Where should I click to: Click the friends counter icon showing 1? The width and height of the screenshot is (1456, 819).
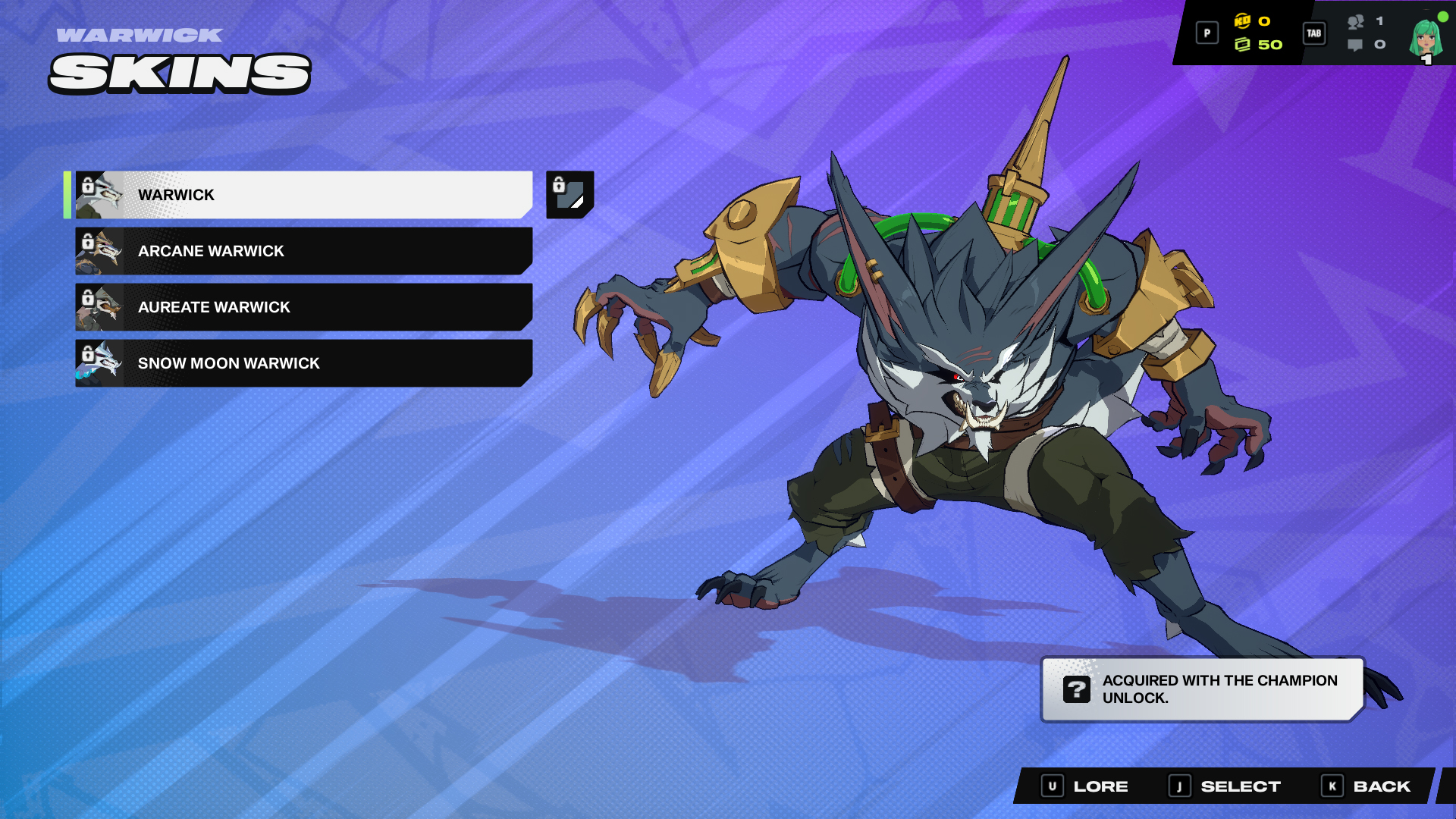pos(1357,22)
